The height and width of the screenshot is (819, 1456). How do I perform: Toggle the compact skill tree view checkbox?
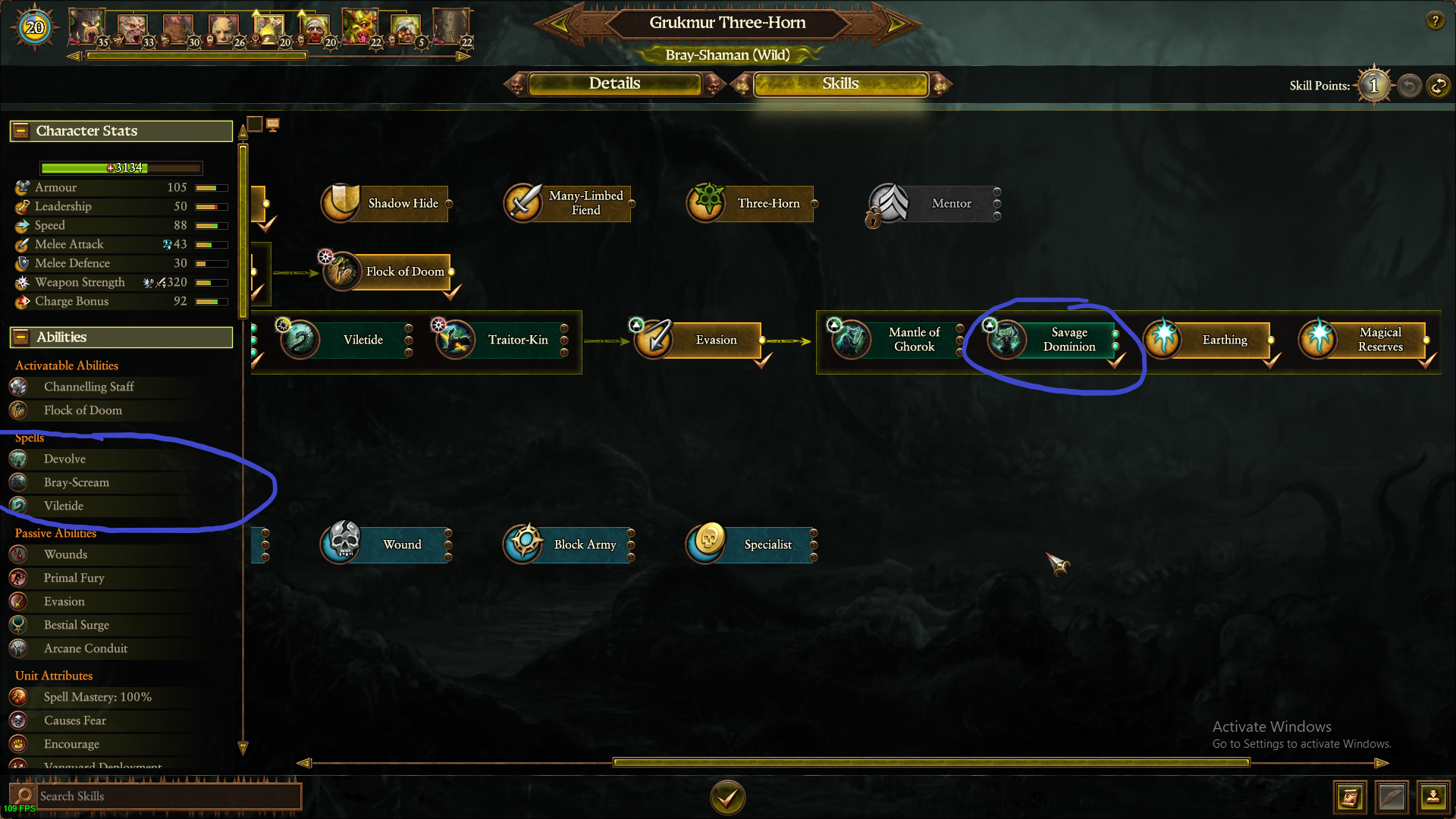click(x=255, y=123)
